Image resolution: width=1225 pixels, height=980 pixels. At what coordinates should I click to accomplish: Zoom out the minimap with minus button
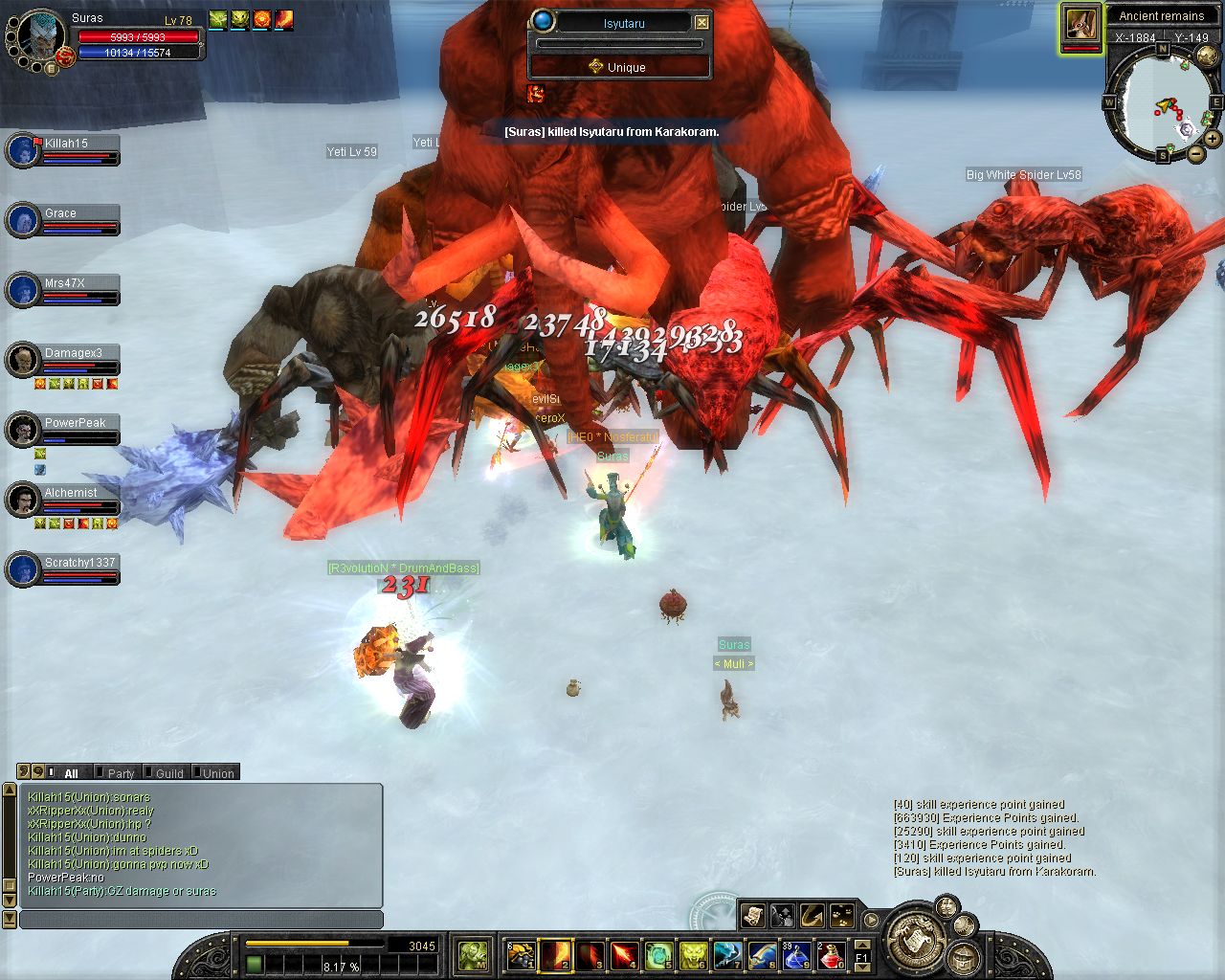pos(1195,153)
